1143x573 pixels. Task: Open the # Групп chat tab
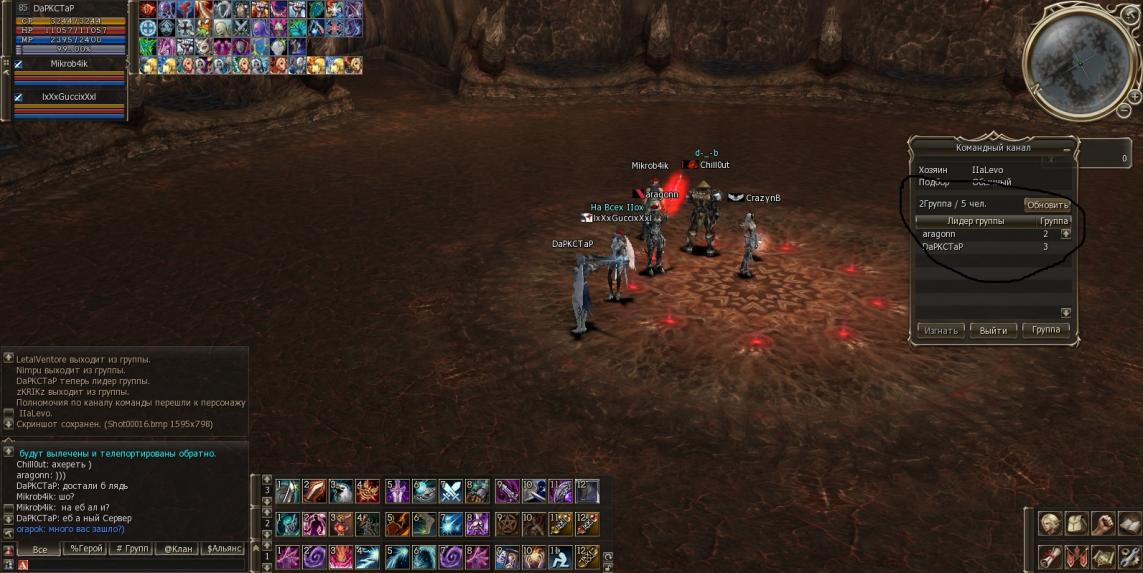tap(132, 549)
